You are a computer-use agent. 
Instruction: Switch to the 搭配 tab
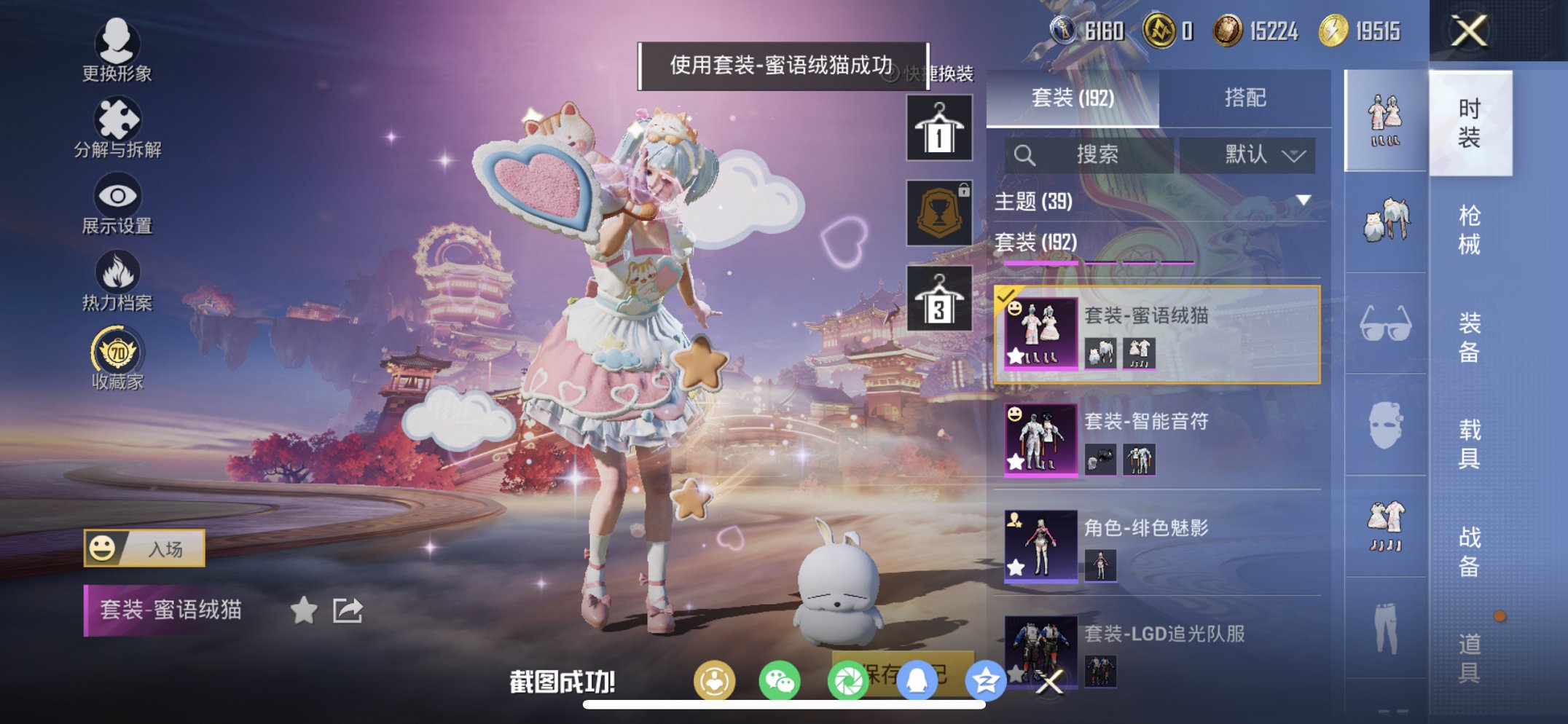pyautogui.click(x=1245, y=95)
